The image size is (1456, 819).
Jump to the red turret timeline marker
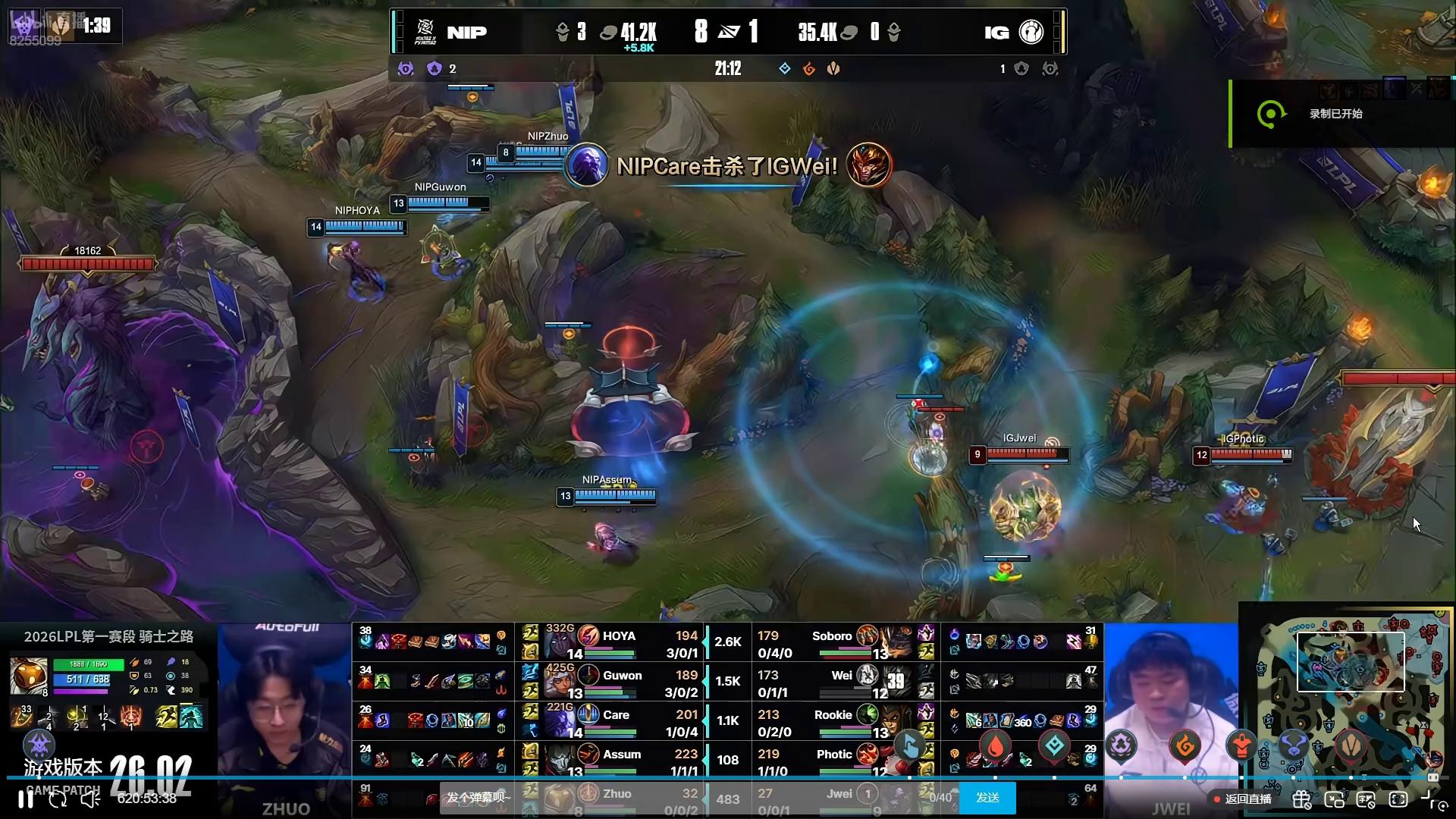[x=1241, y=747]
